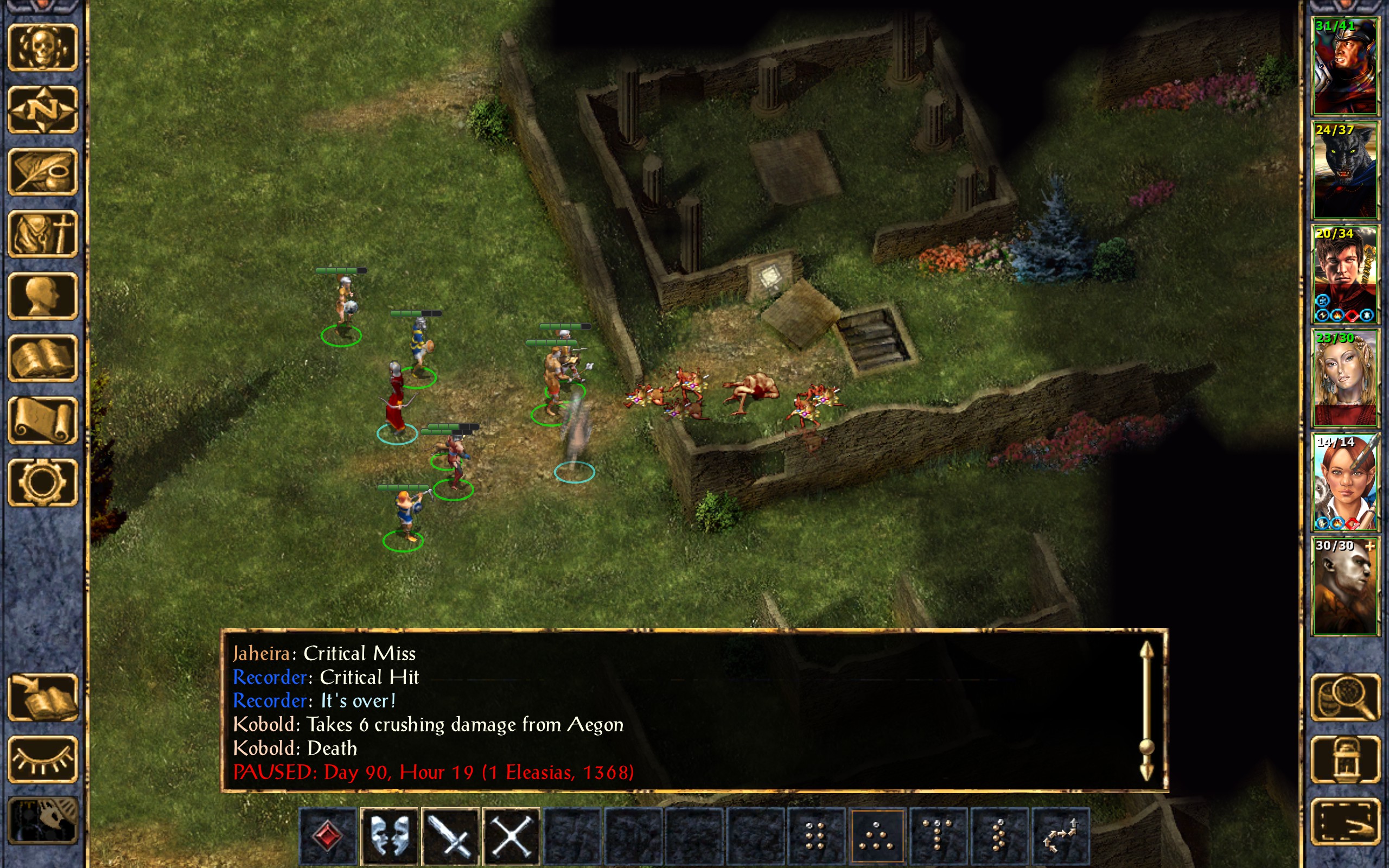The width and height of the screenshot is (1389, 868).
Task: Open the priest scroll screen
Action: pos(42,420)
